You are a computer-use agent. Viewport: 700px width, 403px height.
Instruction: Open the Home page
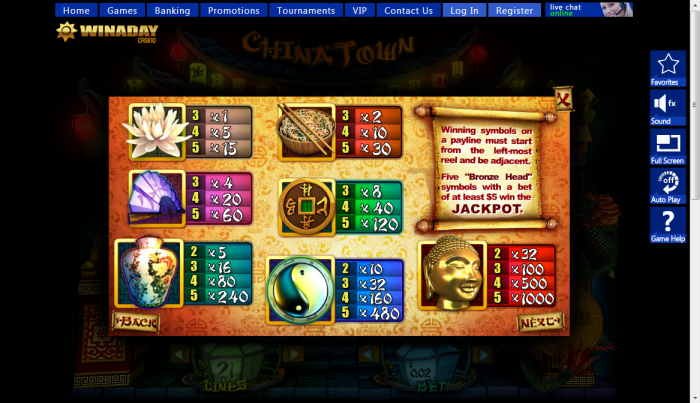click(x=76, y=10)
